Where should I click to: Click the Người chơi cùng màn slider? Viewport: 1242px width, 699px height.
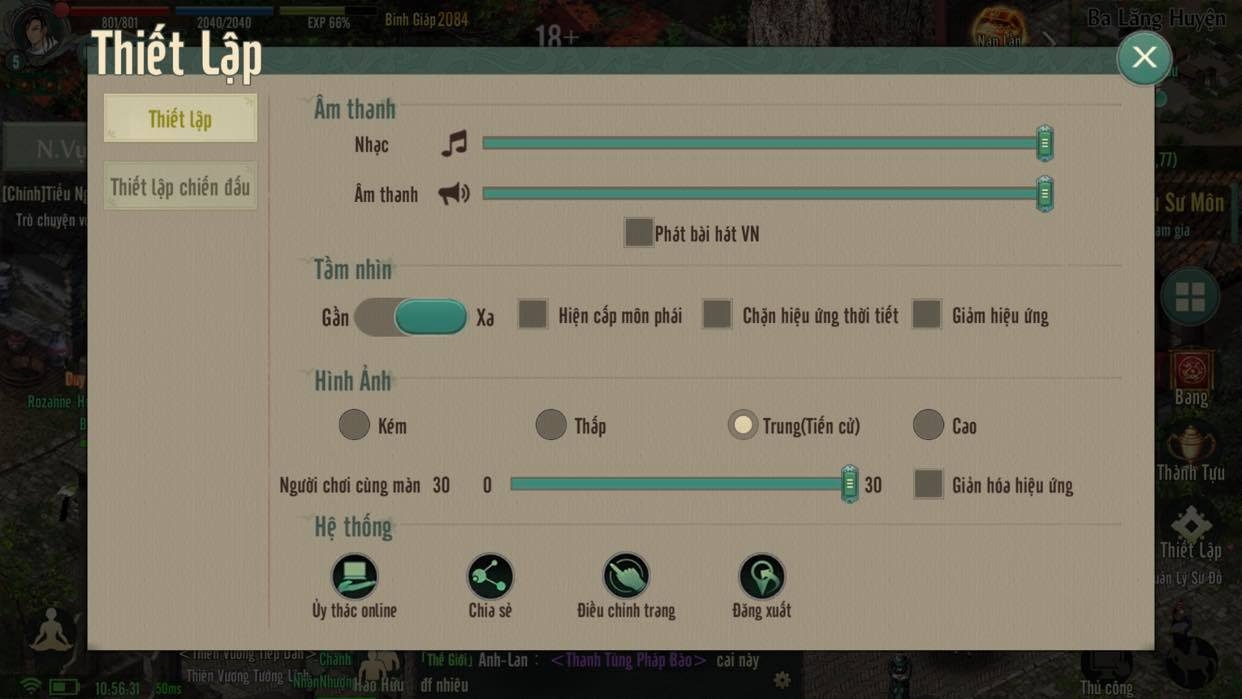(x=680, y=484)
